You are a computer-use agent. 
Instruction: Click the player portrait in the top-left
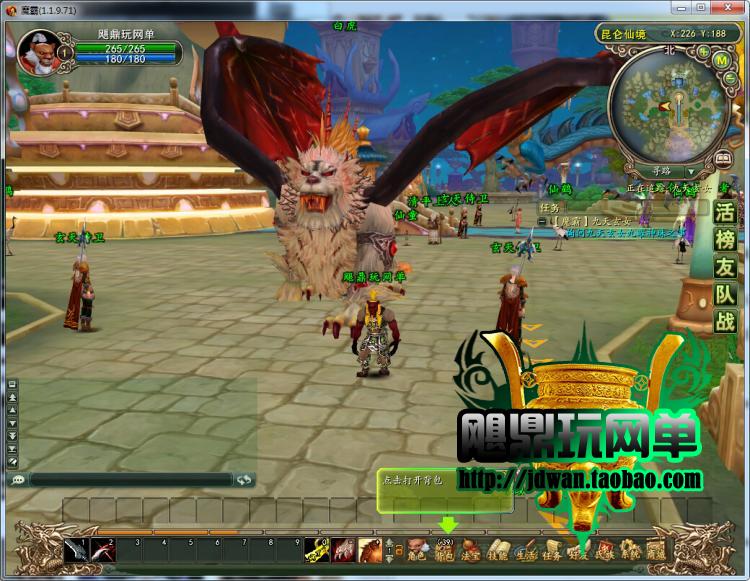tap(38, 49)
